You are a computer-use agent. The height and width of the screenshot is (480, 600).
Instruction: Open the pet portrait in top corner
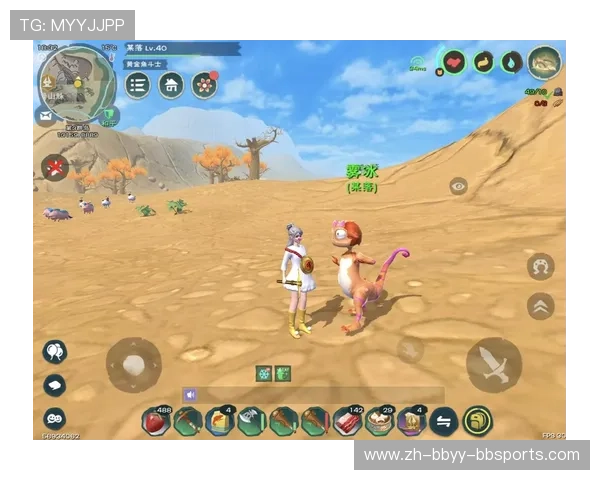click(544, 62)
